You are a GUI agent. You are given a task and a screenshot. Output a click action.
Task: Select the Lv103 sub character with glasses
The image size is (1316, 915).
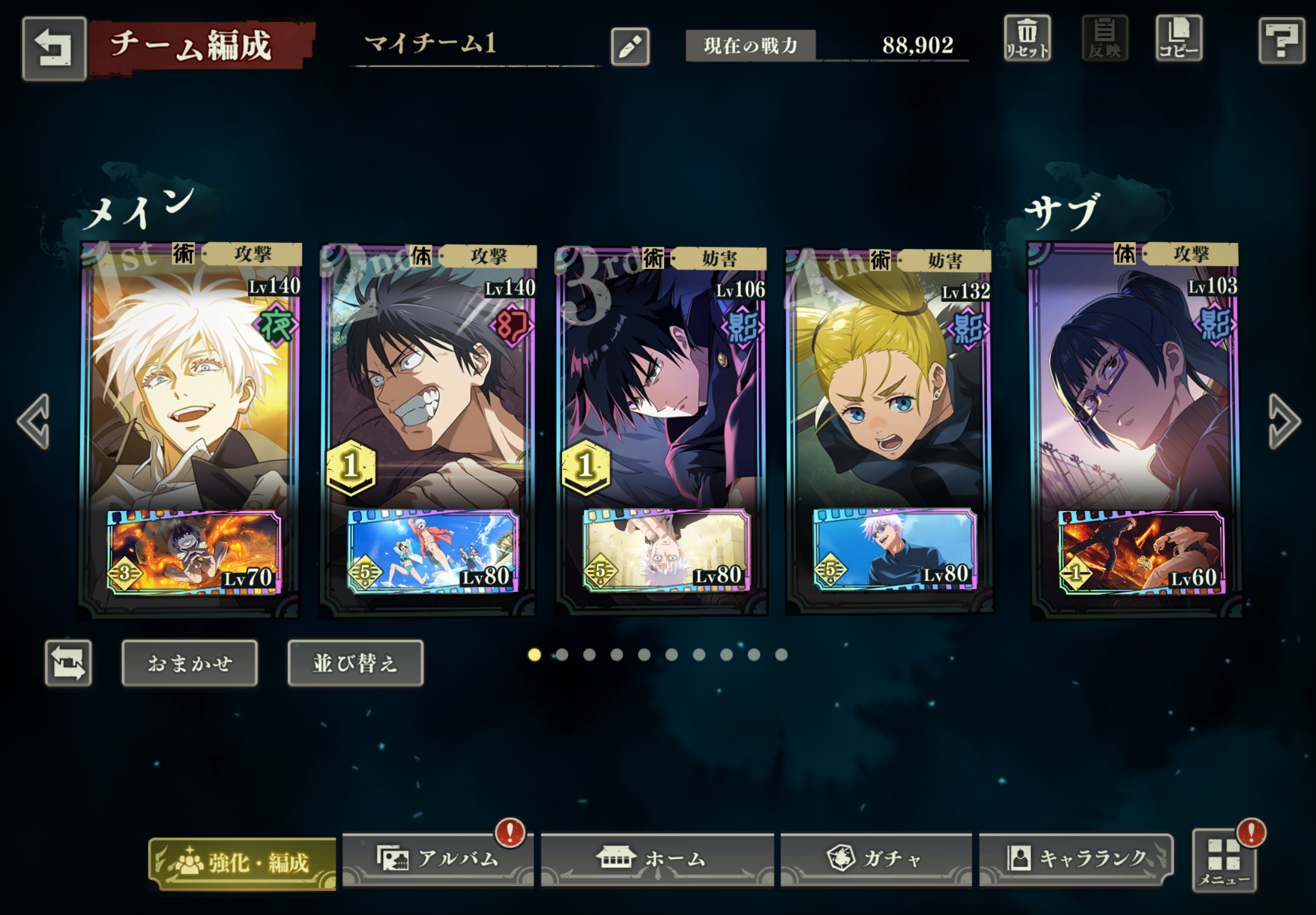(1134, 390)
